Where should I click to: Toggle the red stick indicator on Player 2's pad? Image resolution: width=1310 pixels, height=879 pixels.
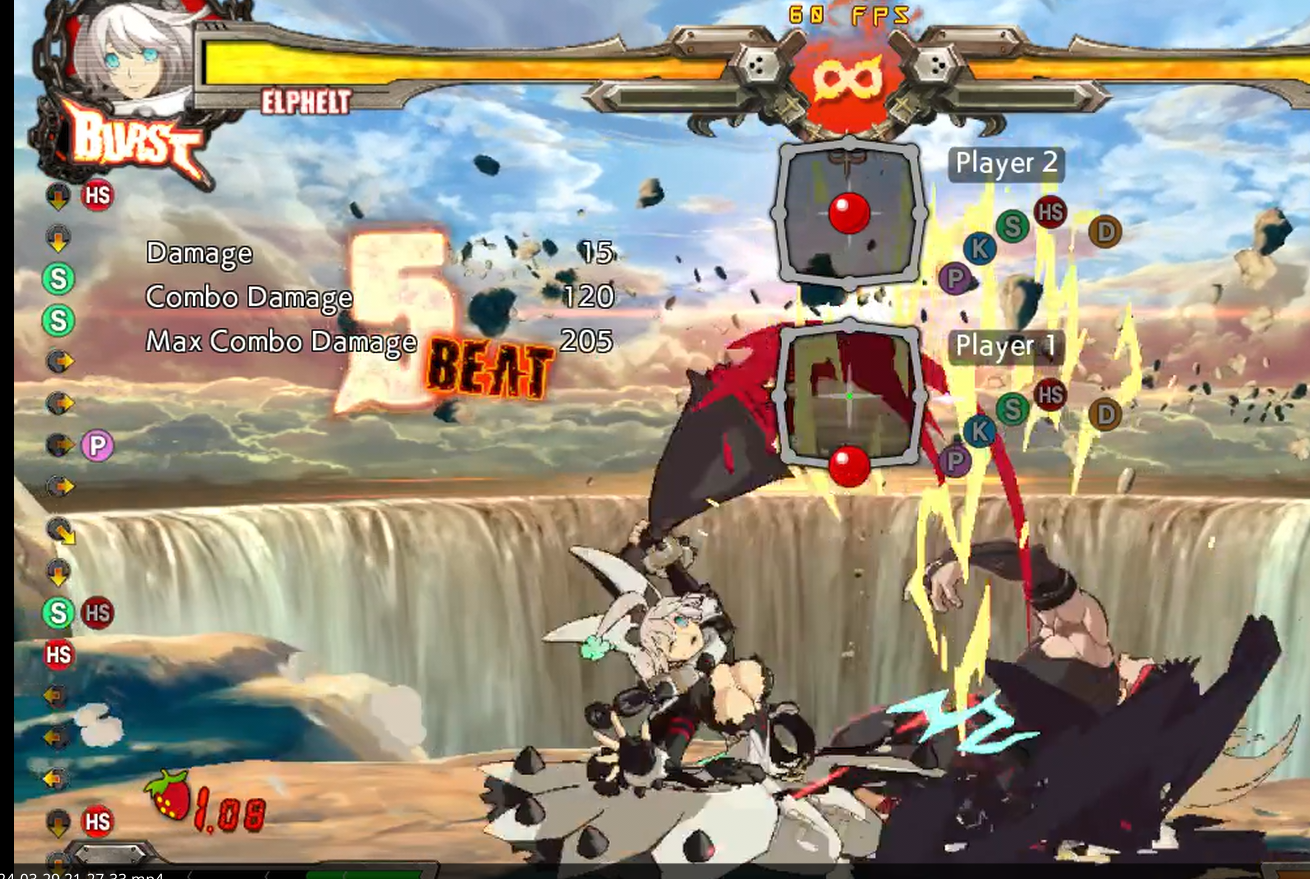(x=850, y=210)
